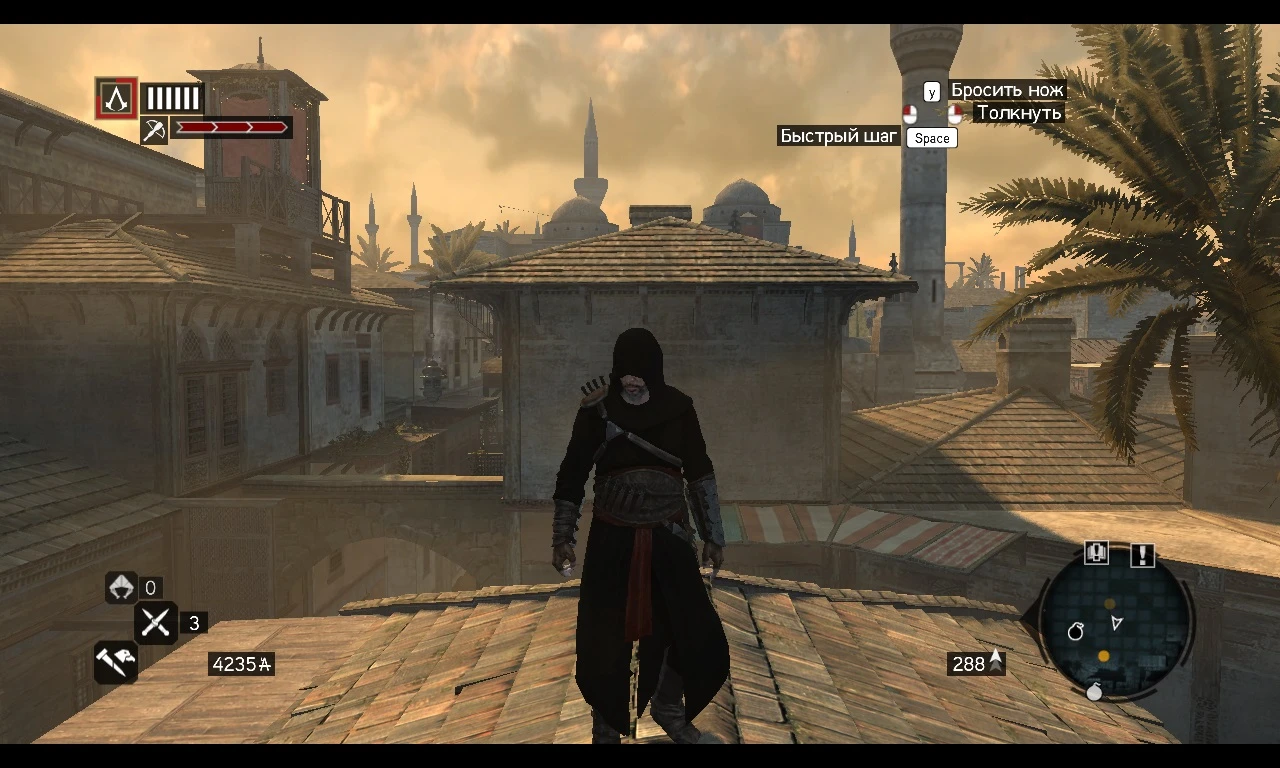Click the money counter showing 4235
The height and width of the screenshot is (768, 1280).
(240, 664)
